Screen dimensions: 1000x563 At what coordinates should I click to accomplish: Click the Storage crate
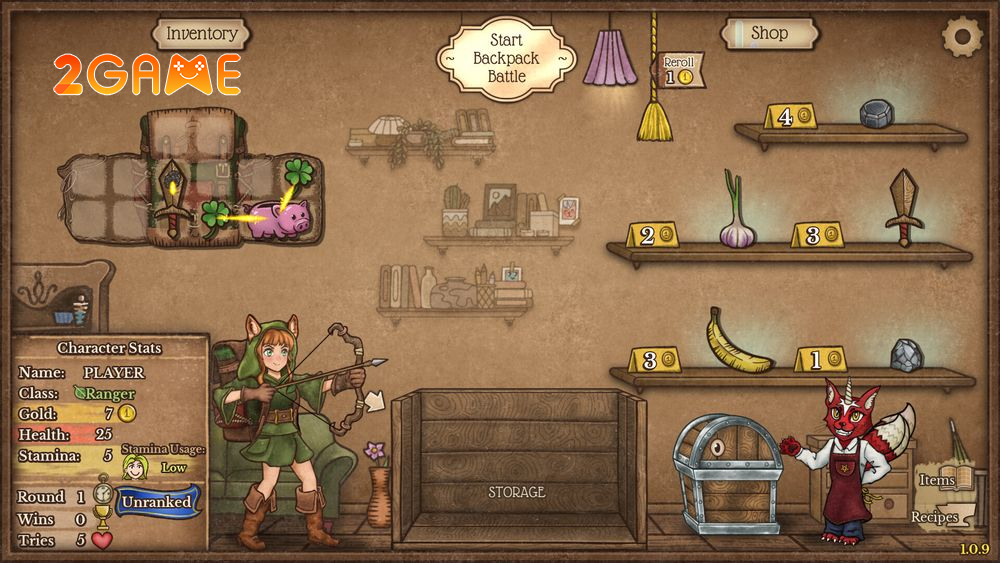pos(517,468)
